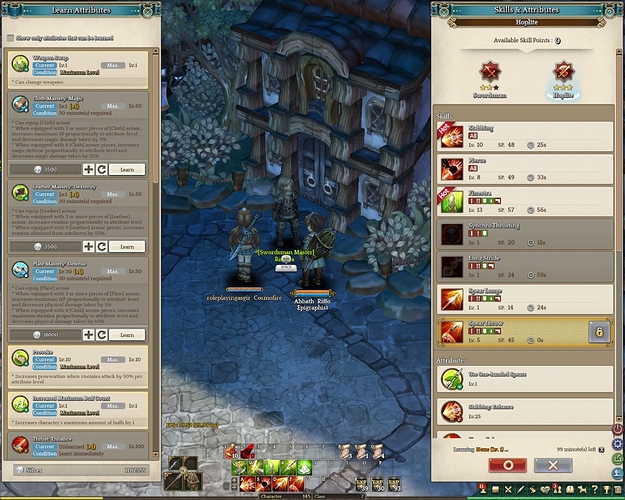Select the Finestra skill icon
Viewport: 625px width, 500px height.
tap(452, 202)
